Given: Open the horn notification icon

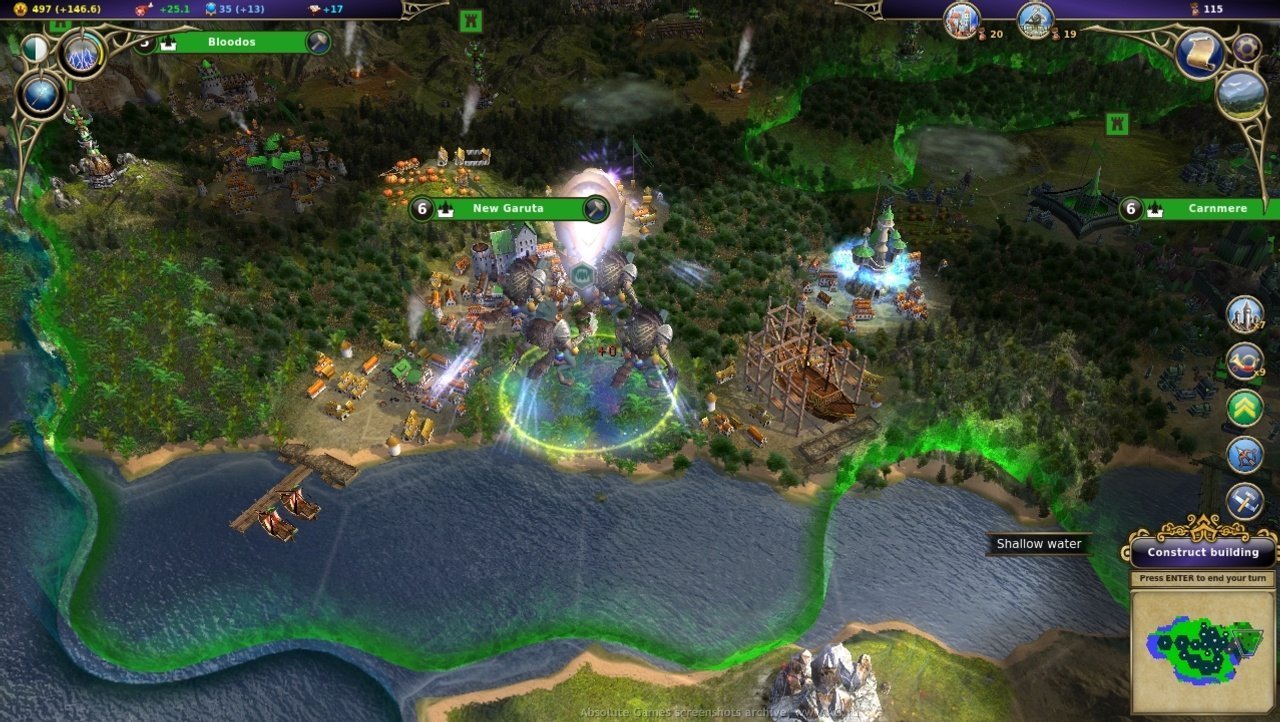Looking at the screenshot, I should coord(1245,361).
